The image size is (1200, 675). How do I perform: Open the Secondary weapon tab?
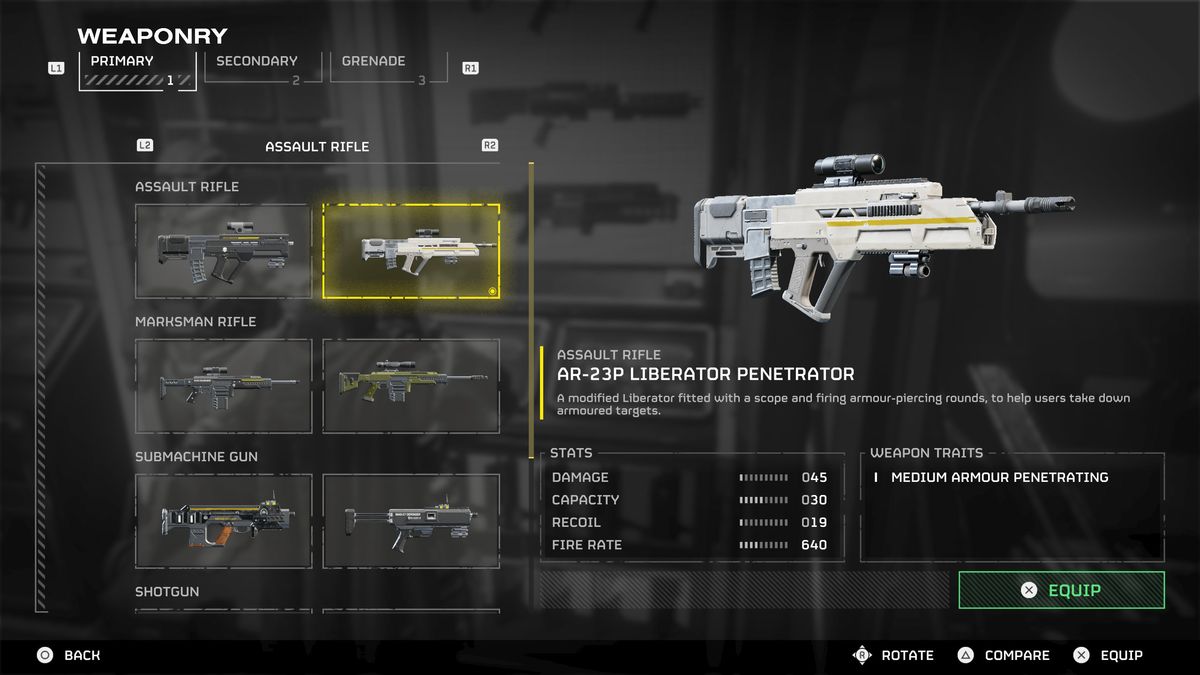[x=262, y=67]
